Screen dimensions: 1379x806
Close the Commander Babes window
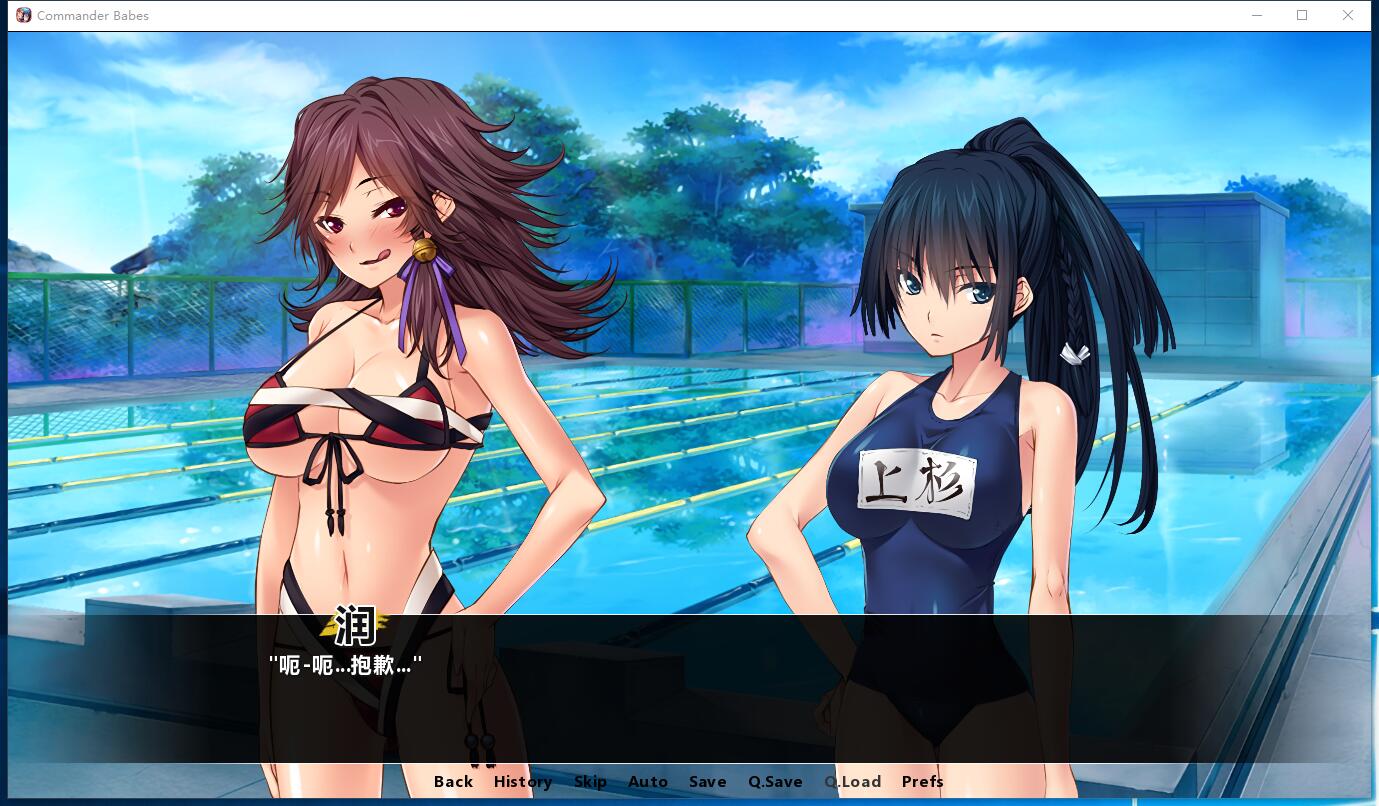[x=1347, y=15]
